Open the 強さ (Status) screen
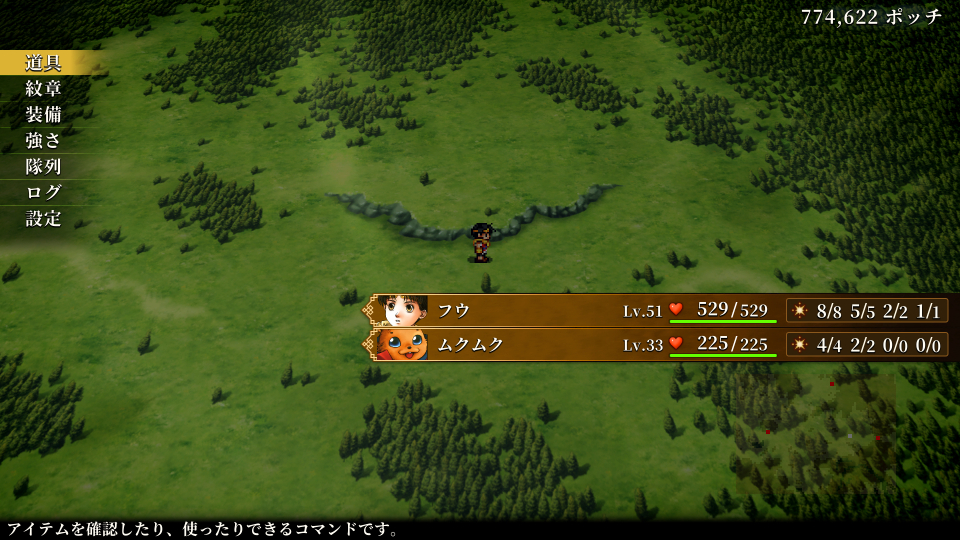 click(44, 141)
